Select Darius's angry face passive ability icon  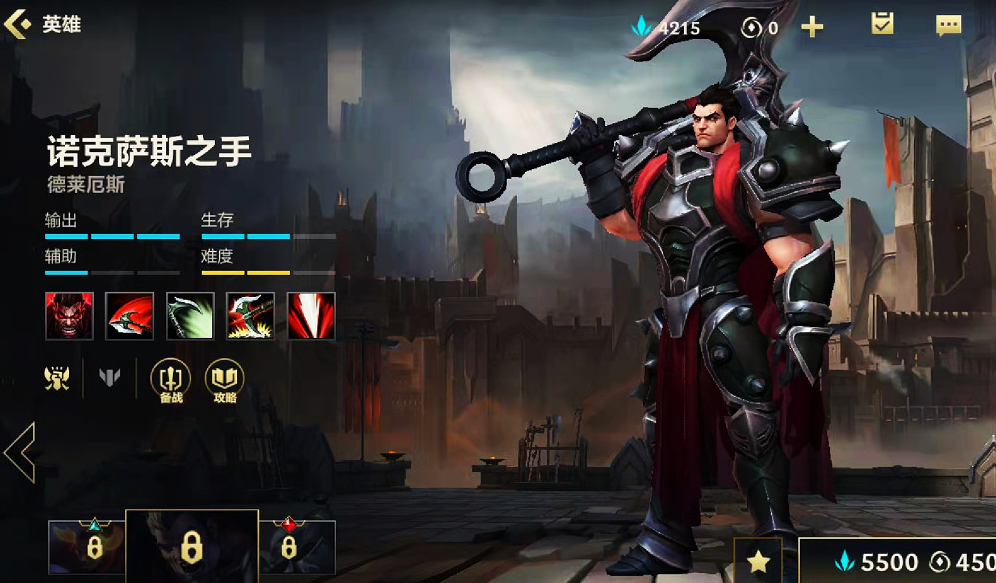tap(69, 316)
